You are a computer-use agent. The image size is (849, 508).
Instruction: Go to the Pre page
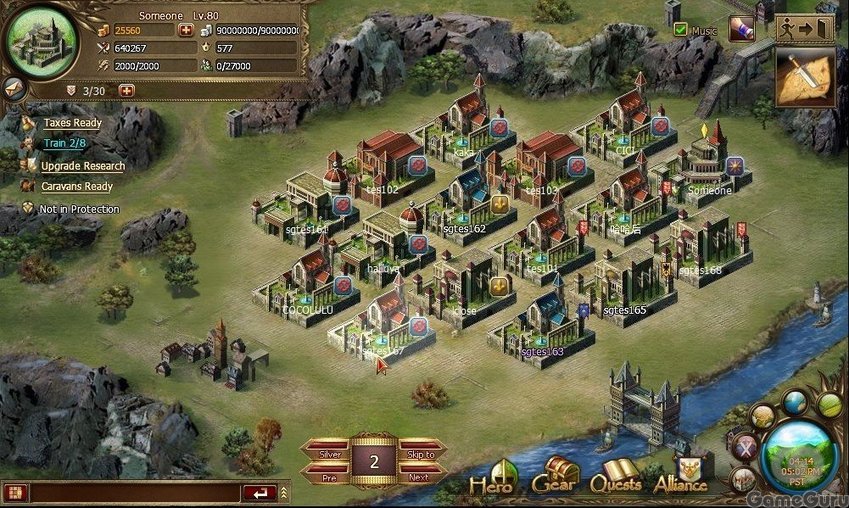click(329, 477)
